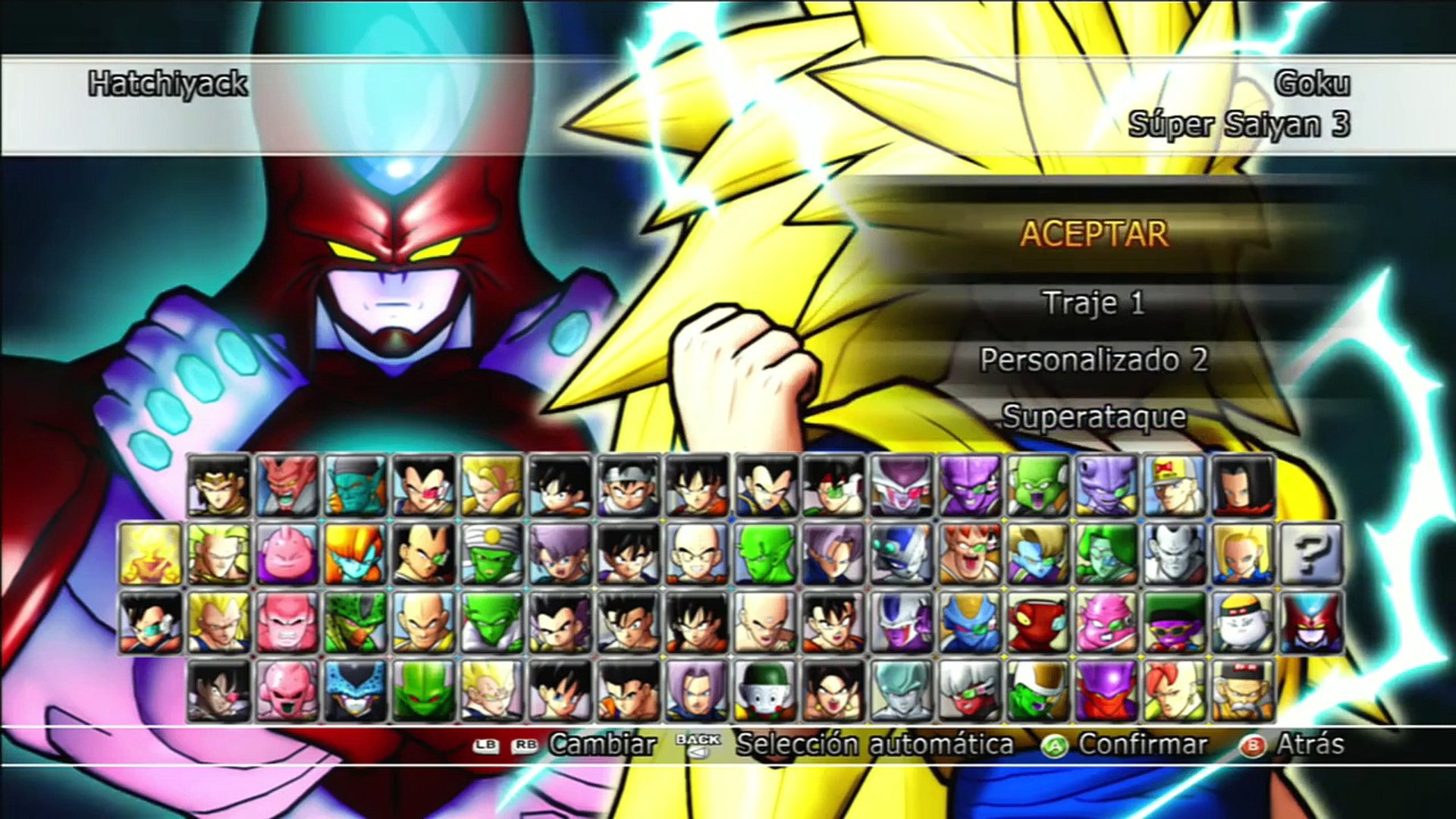Select the pink fat Majin Buu portrait
The width and height of the screenshot is (1456, 819).
point(287,554)
